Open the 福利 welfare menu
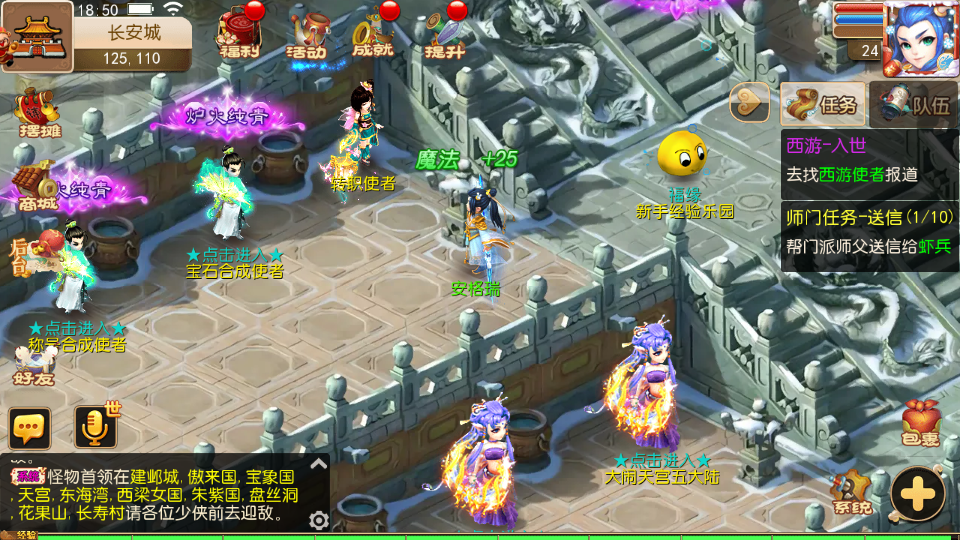The height and width of the screenshot is (540, 960). (x=240, y=35)
